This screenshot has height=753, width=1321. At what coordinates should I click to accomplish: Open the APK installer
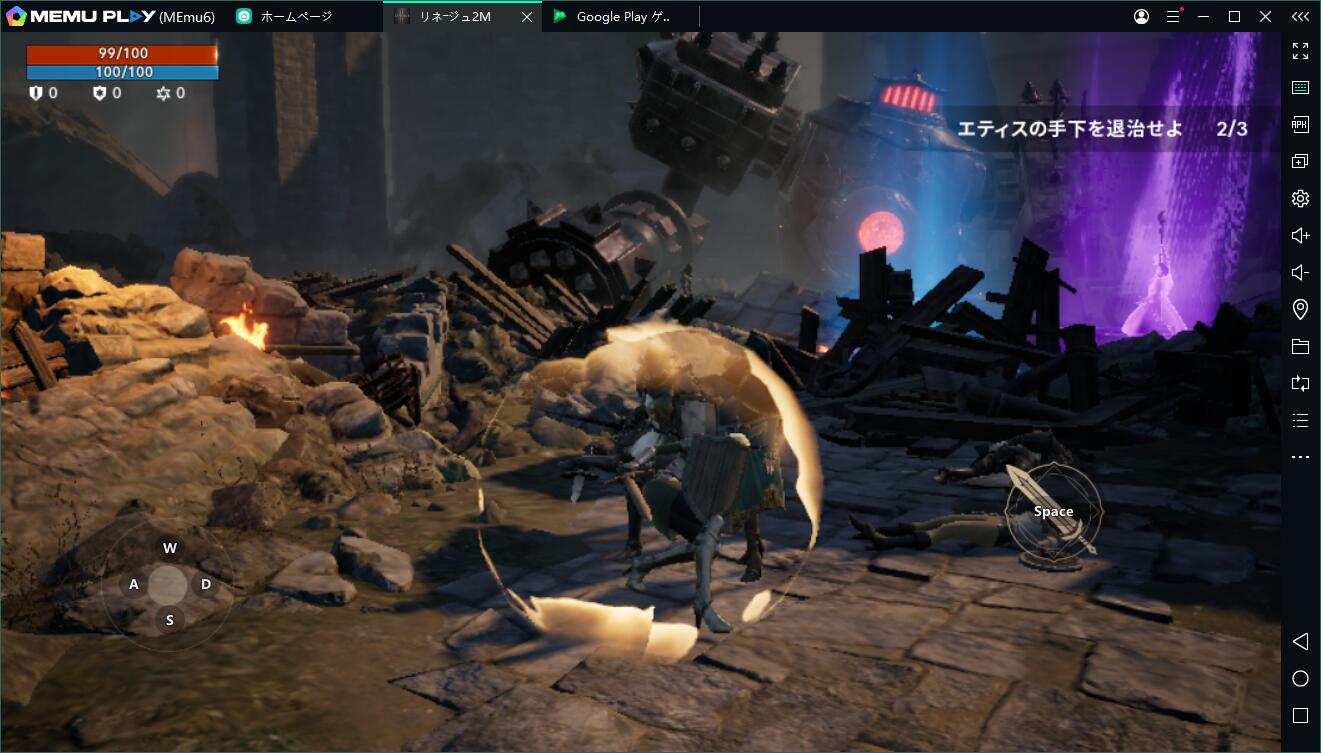coord(1300,124)
